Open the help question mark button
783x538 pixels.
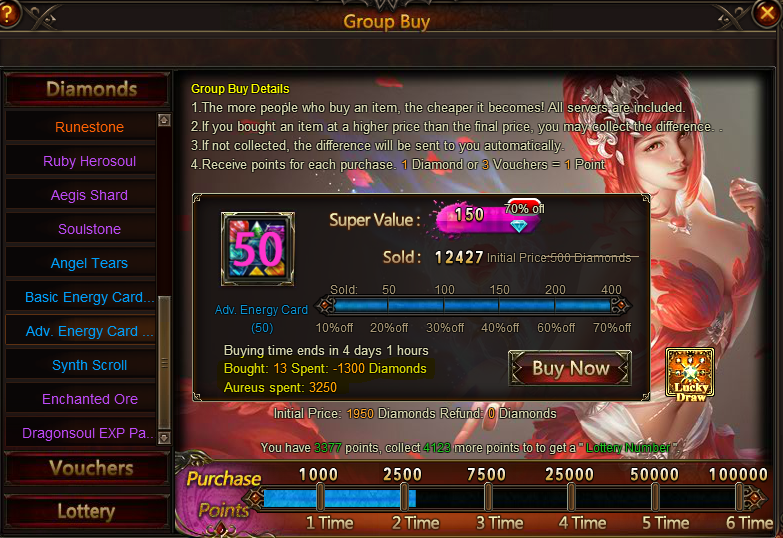point(9,13)
